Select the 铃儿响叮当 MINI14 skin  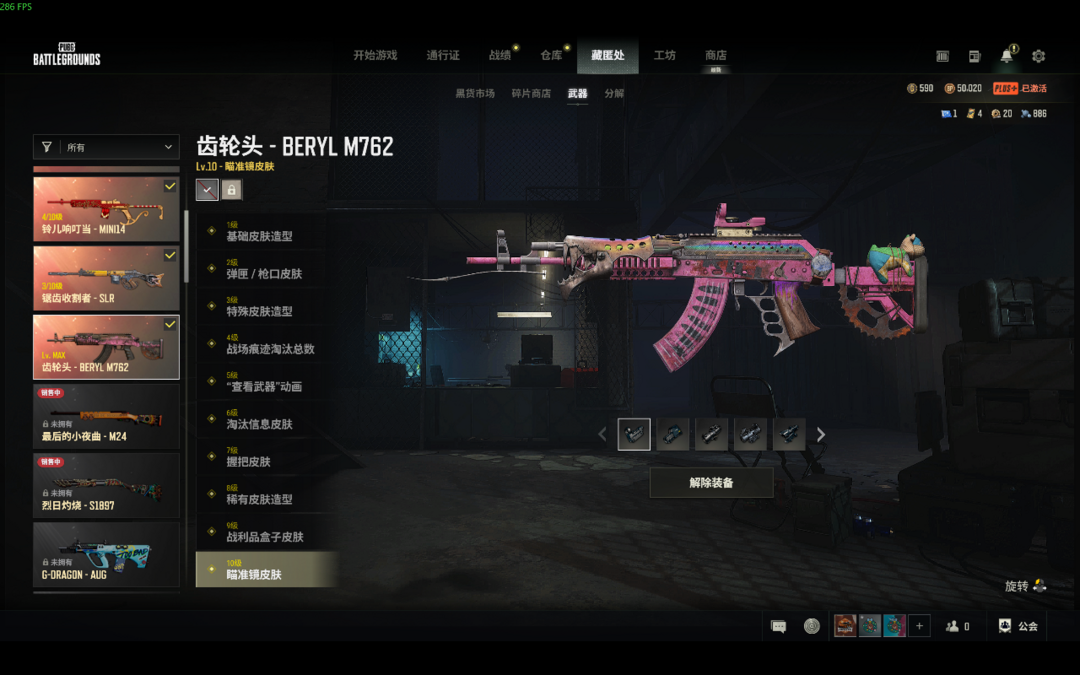[x=106, y=208]
